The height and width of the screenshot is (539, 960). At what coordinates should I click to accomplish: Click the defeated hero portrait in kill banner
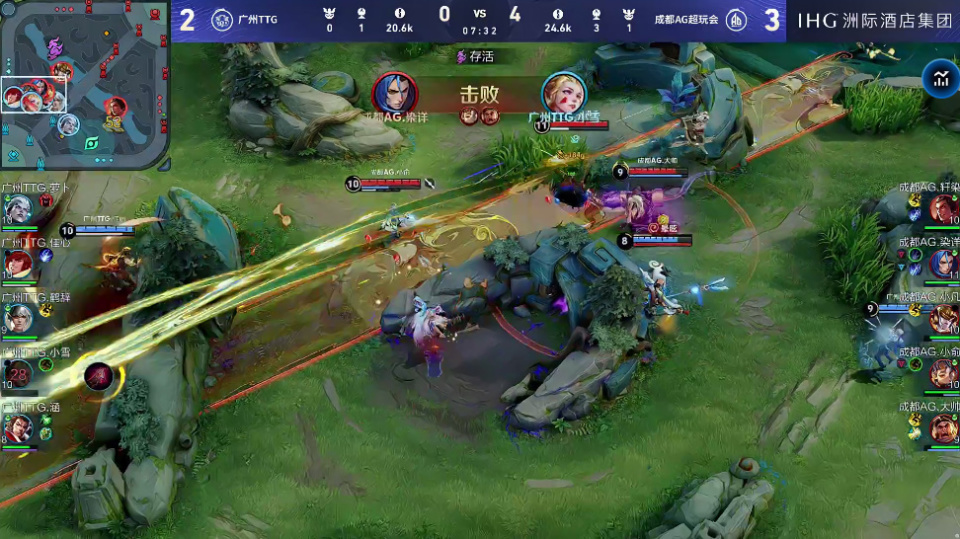click(x=563, y=93)
